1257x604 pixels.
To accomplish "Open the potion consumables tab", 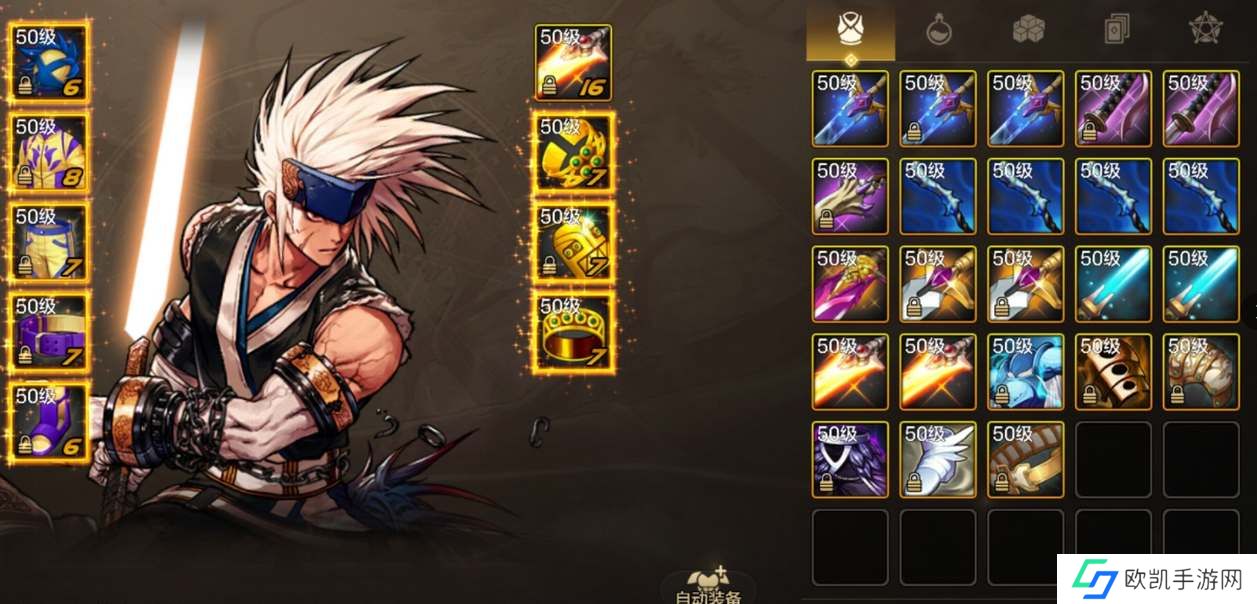I will tap(938, 31).
